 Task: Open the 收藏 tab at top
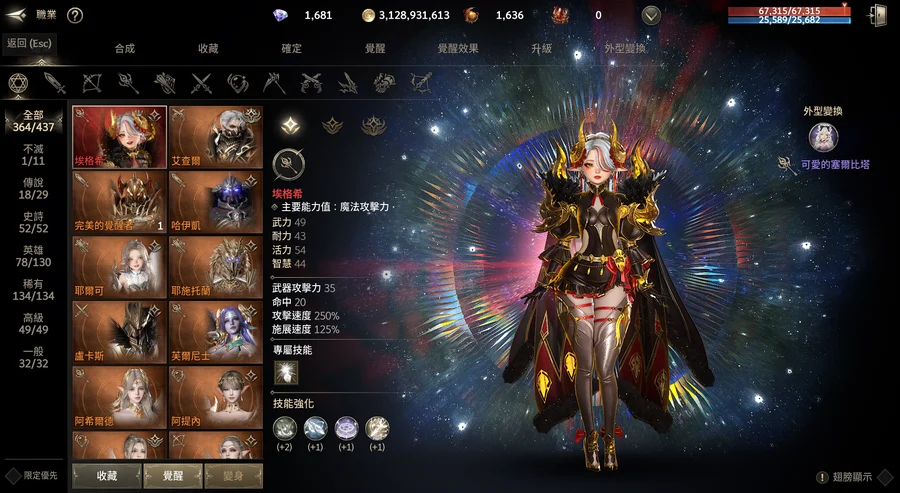(208, 48)
